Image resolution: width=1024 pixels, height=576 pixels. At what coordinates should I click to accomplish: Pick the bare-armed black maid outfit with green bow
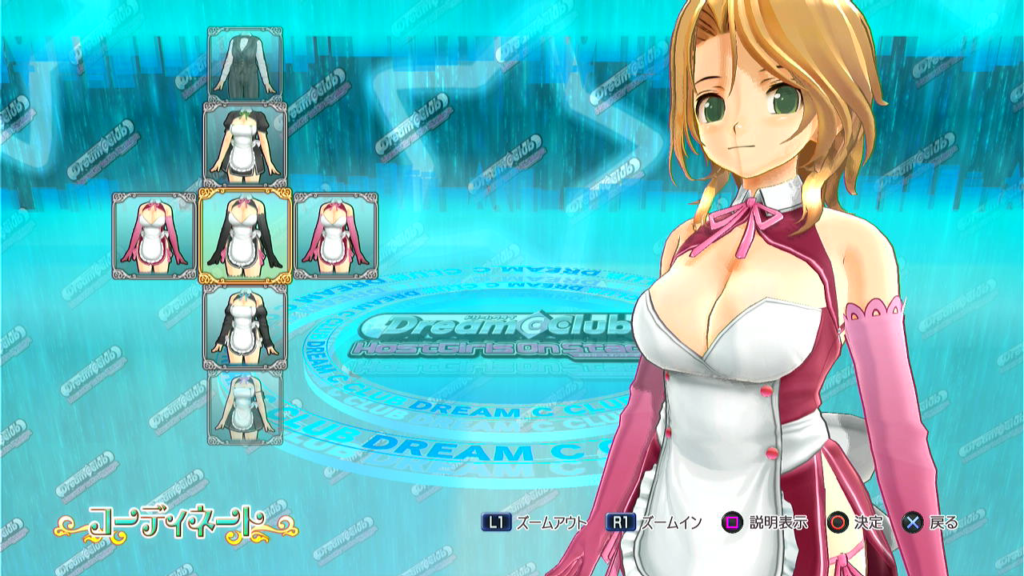point(245,143)
